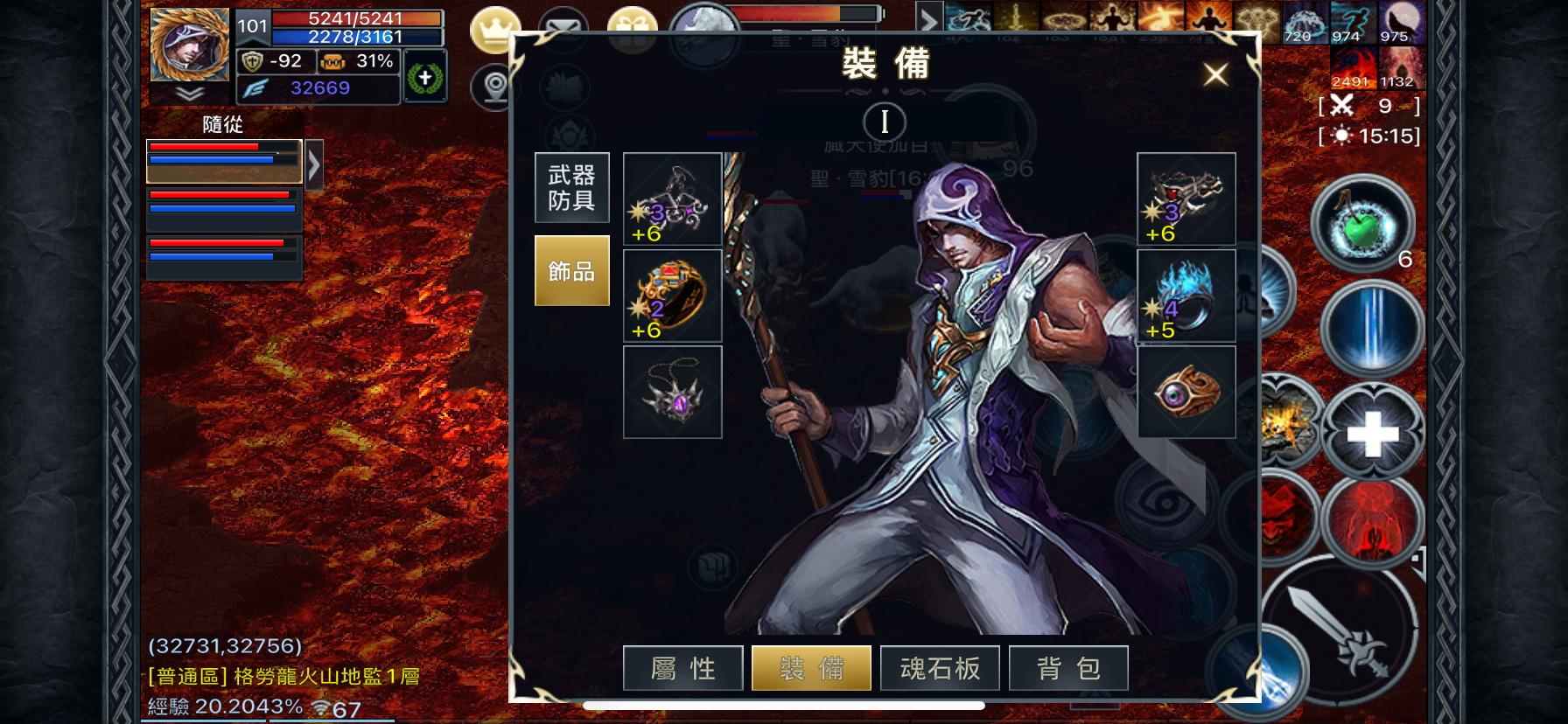1568x724 pixels.
Task: Close the 裝備 equipment panel
Action: (x=1214, y=74)
